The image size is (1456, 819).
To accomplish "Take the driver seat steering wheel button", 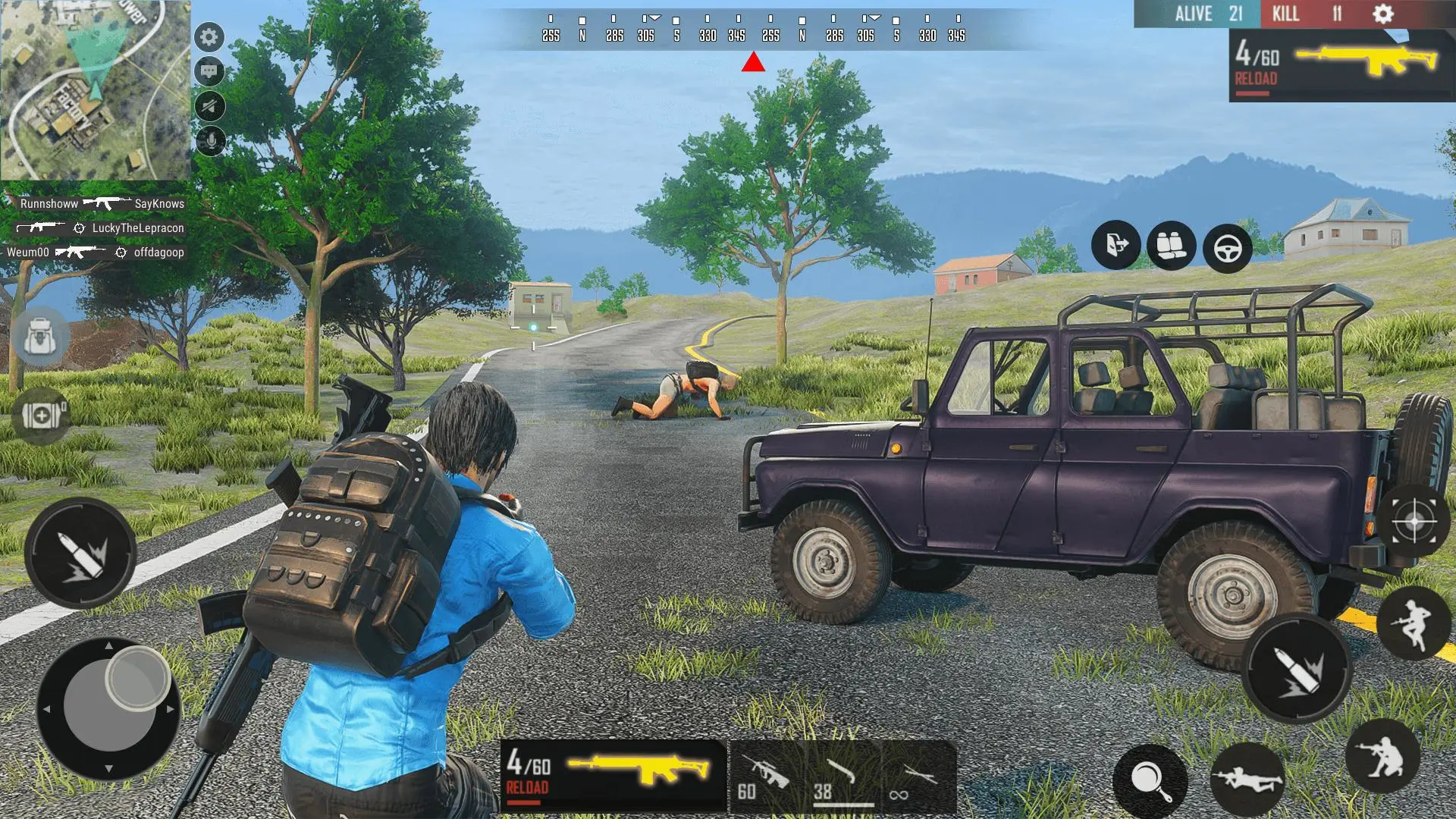I will point(1227,248).
